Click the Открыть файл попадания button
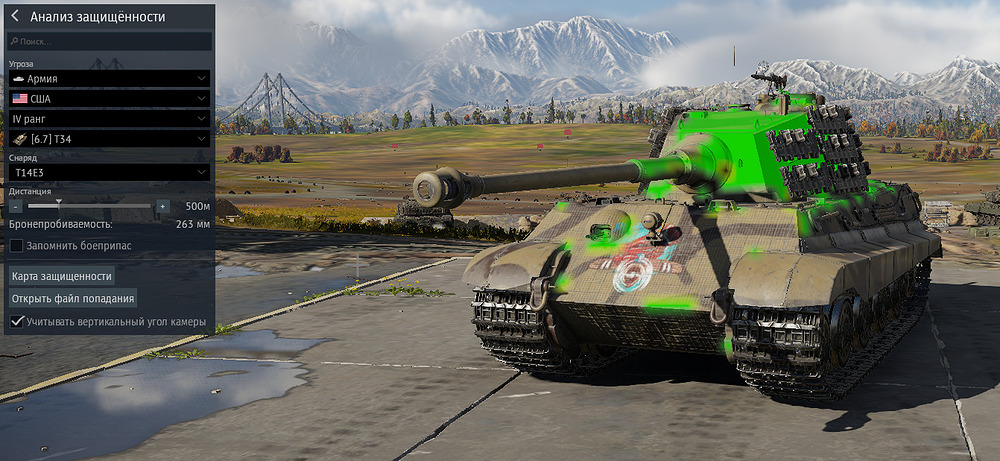 coord(73,298)
